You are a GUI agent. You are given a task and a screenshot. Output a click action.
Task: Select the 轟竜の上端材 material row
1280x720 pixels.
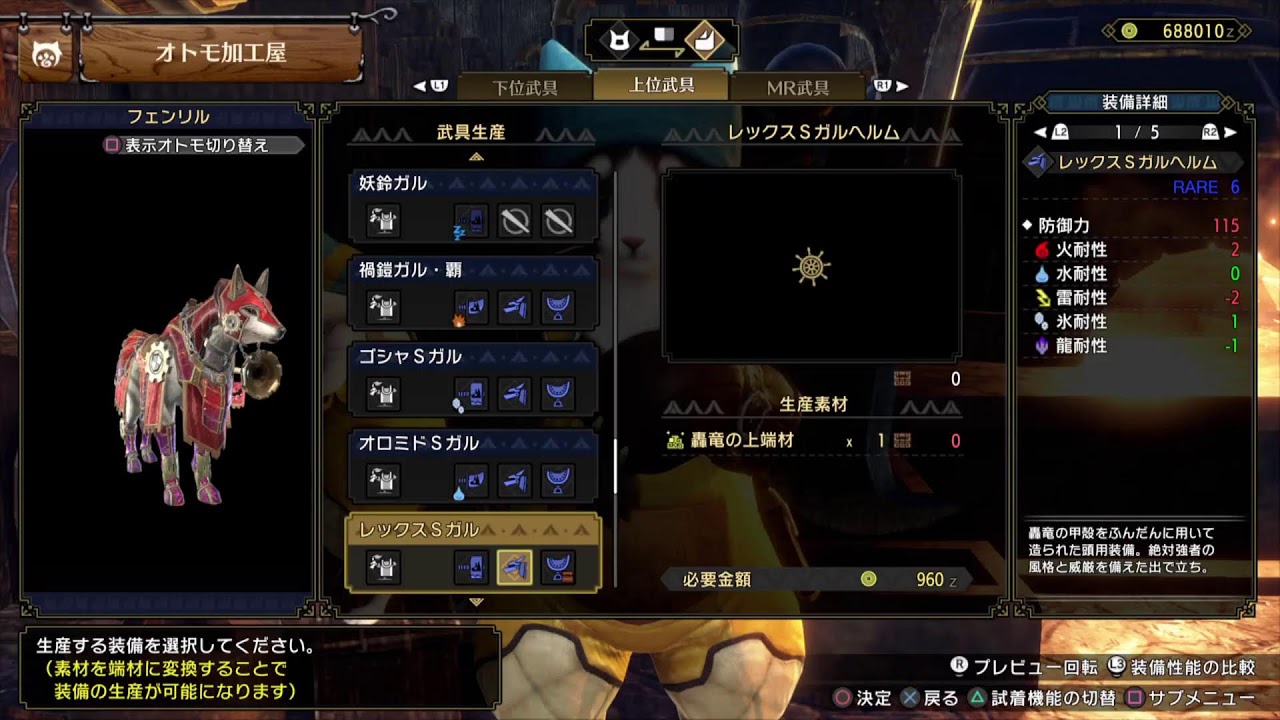point(812,440)
